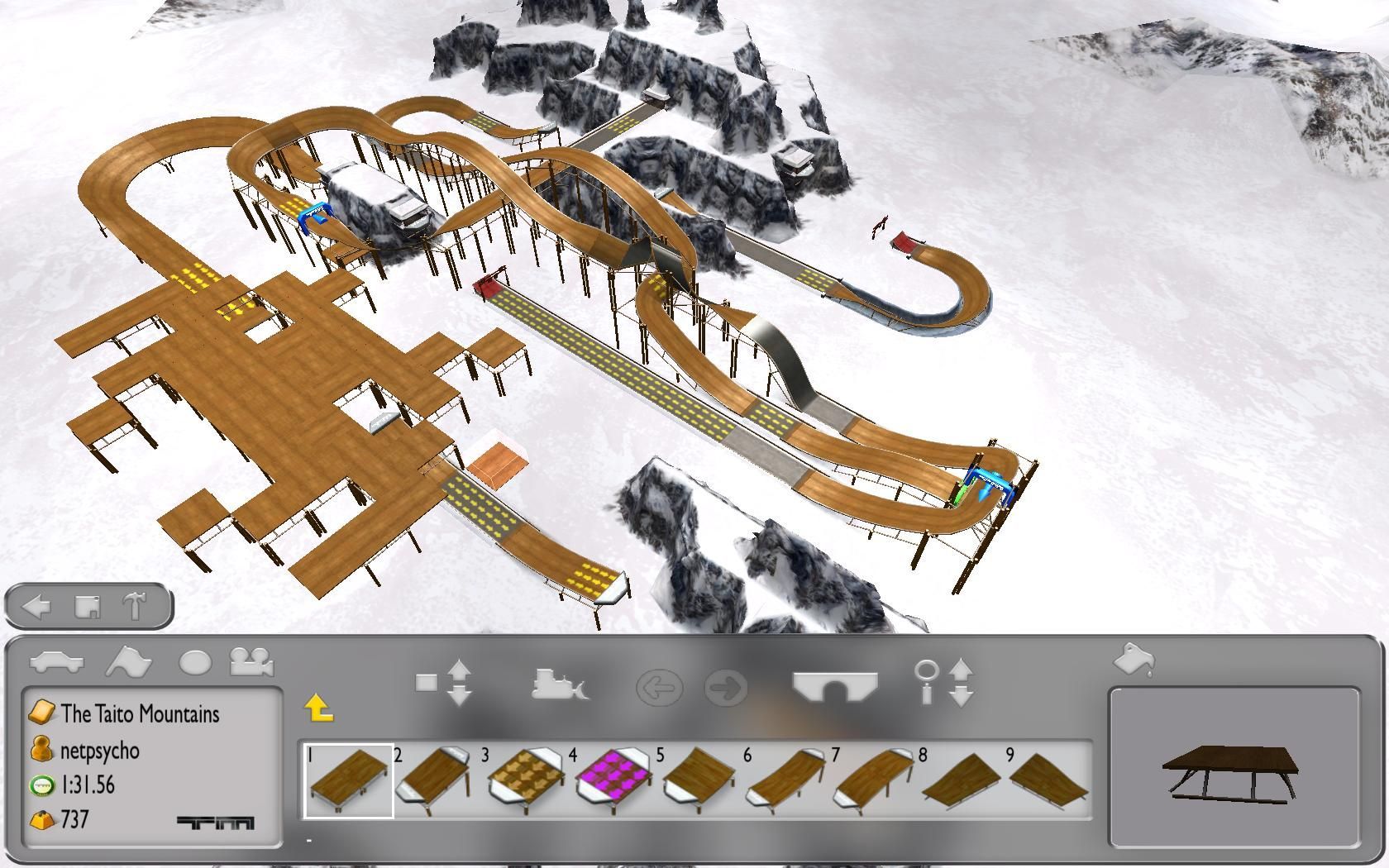Activate the bulldozer erase tool
The width and height of the screenshot is (1389, 868).
pyautogui.click(x=560, y=684)
